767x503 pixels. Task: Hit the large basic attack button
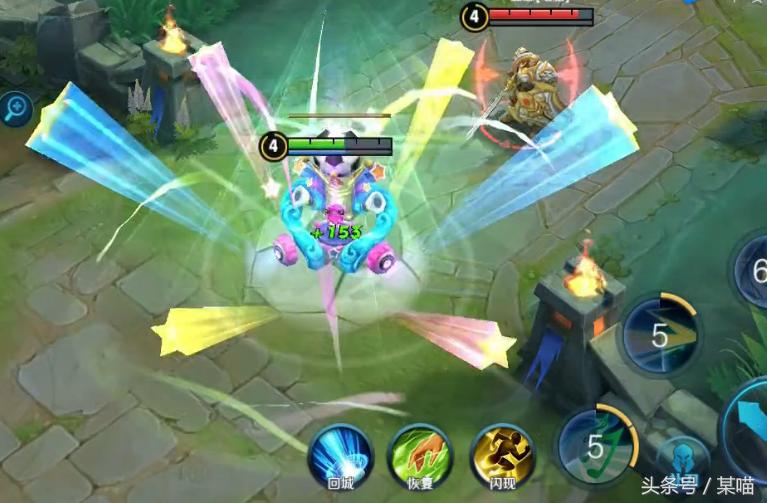click(747, 423)
